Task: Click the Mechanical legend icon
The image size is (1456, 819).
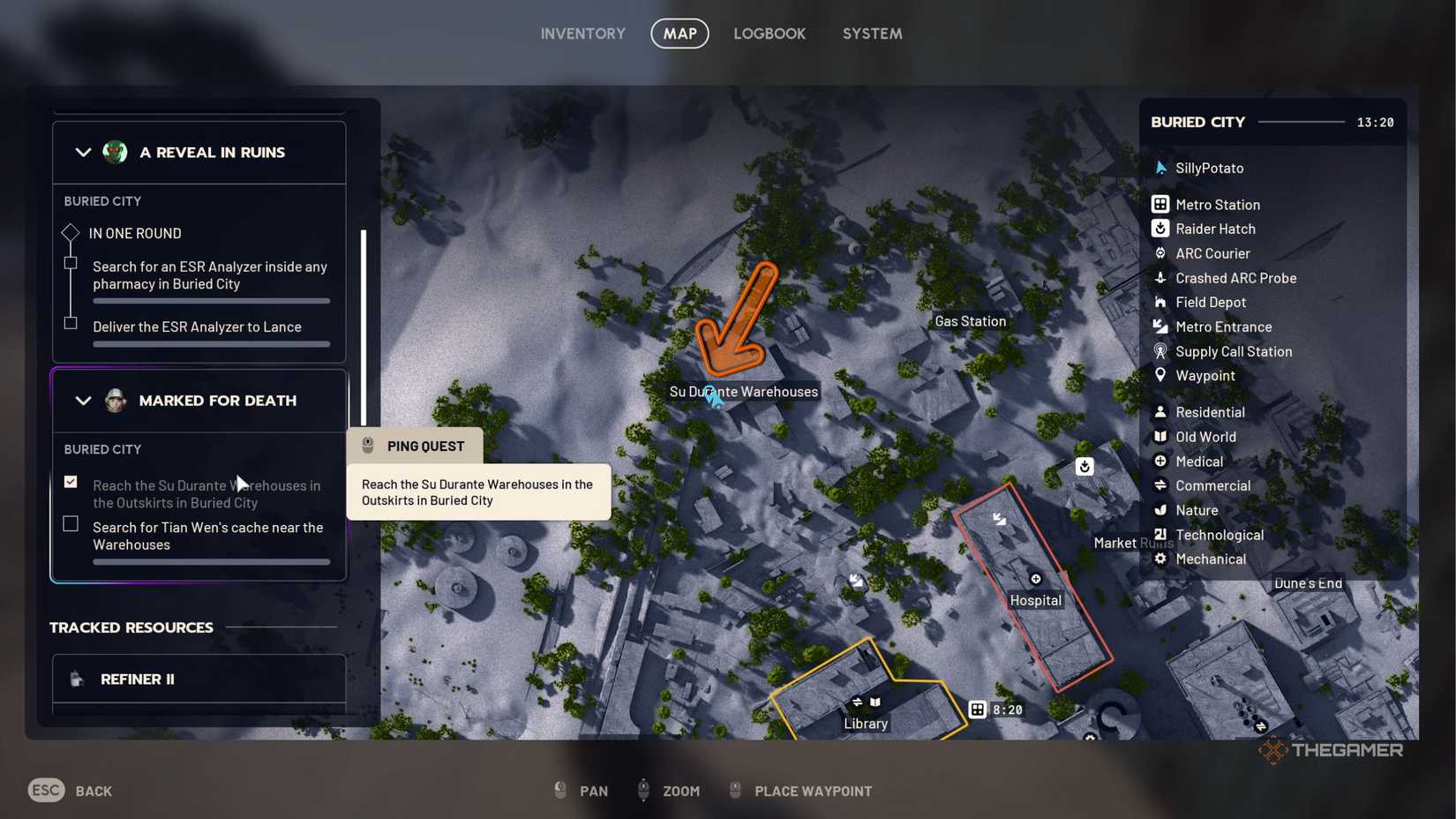Action: tap(1161, 559)
